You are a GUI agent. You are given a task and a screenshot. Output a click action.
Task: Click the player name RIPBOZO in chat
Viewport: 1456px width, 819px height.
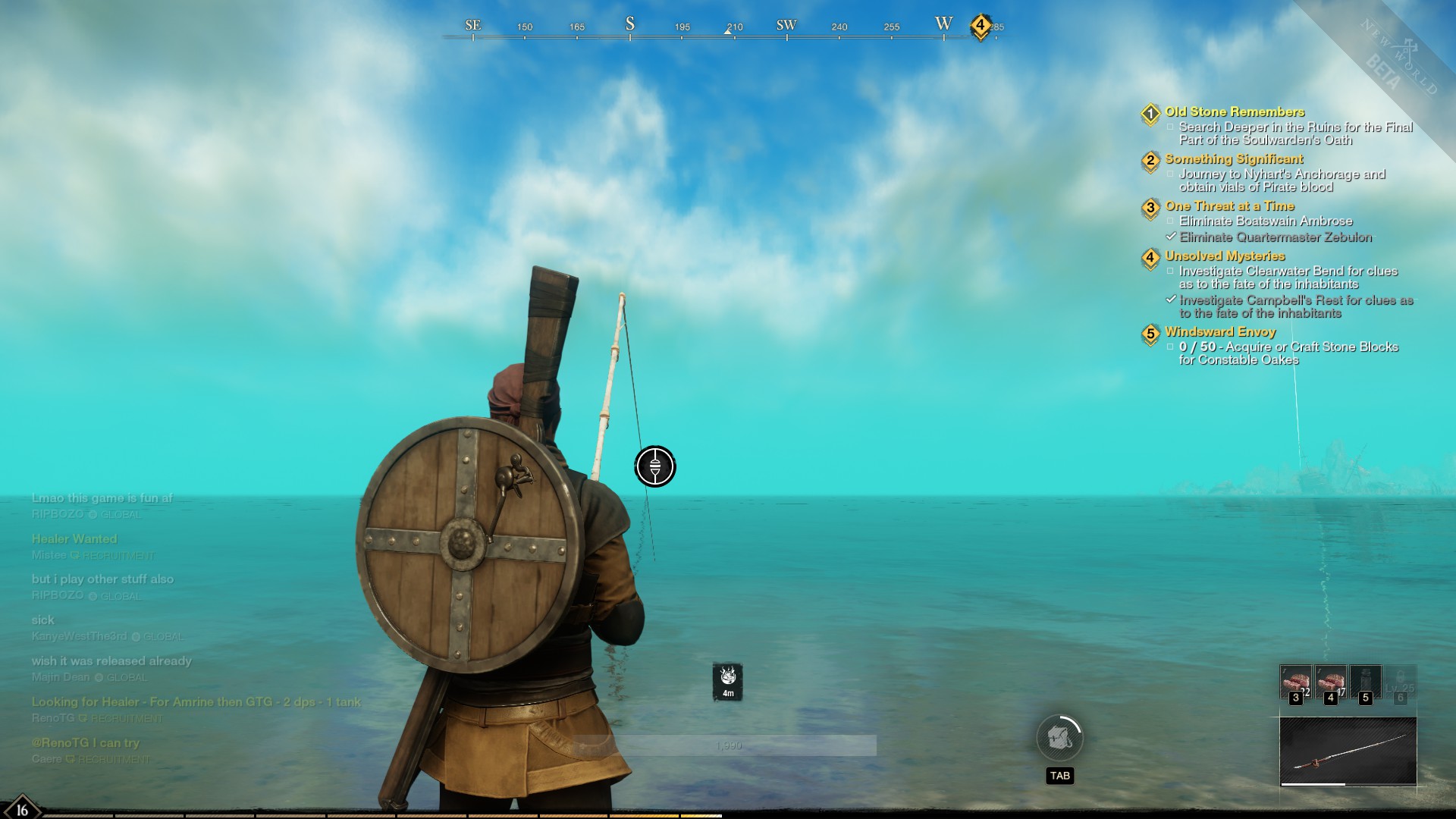(58, 514)
